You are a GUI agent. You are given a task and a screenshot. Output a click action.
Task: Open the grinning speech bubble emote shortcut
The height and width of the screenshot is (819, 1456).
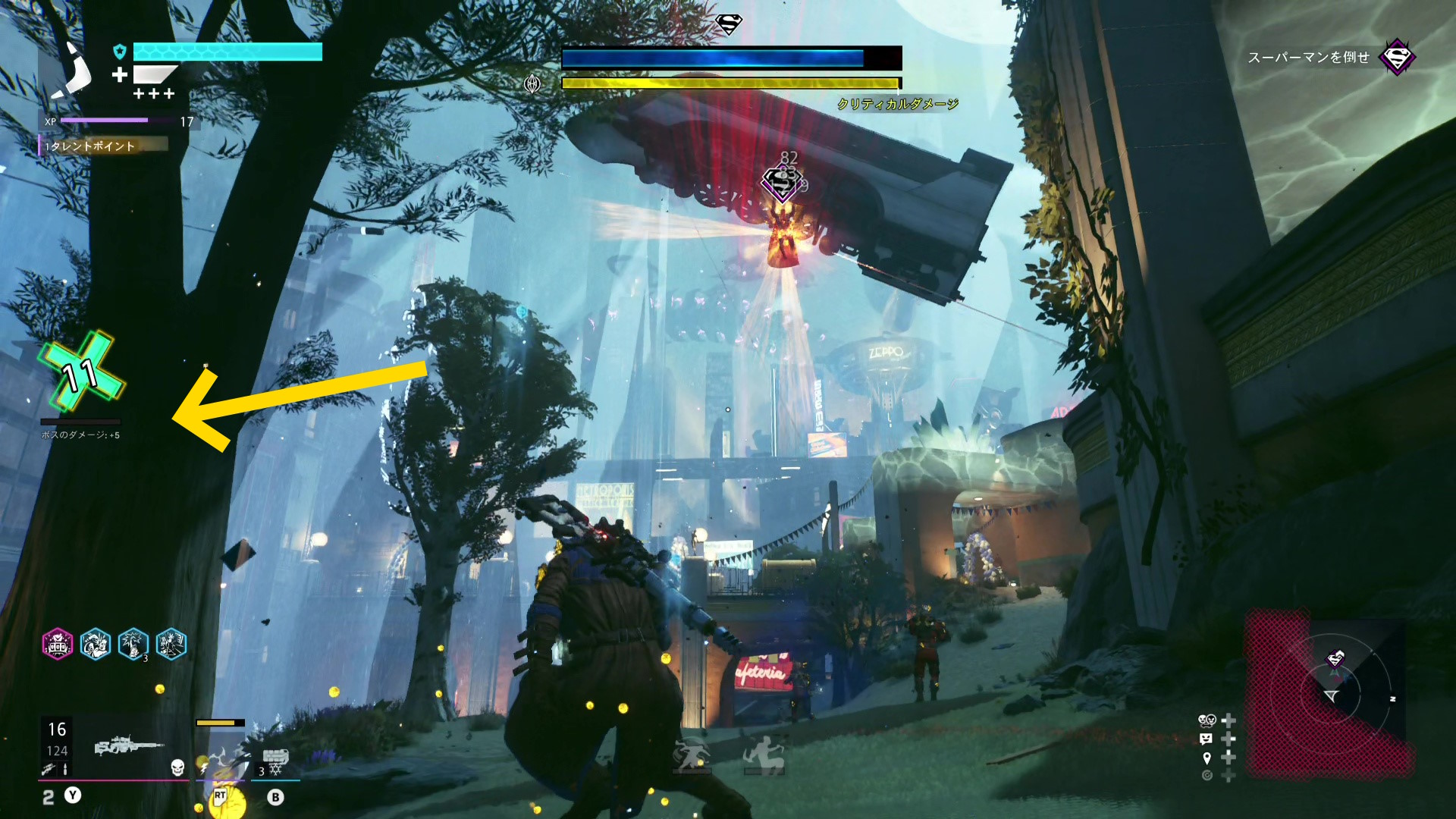coord(1207,739)
